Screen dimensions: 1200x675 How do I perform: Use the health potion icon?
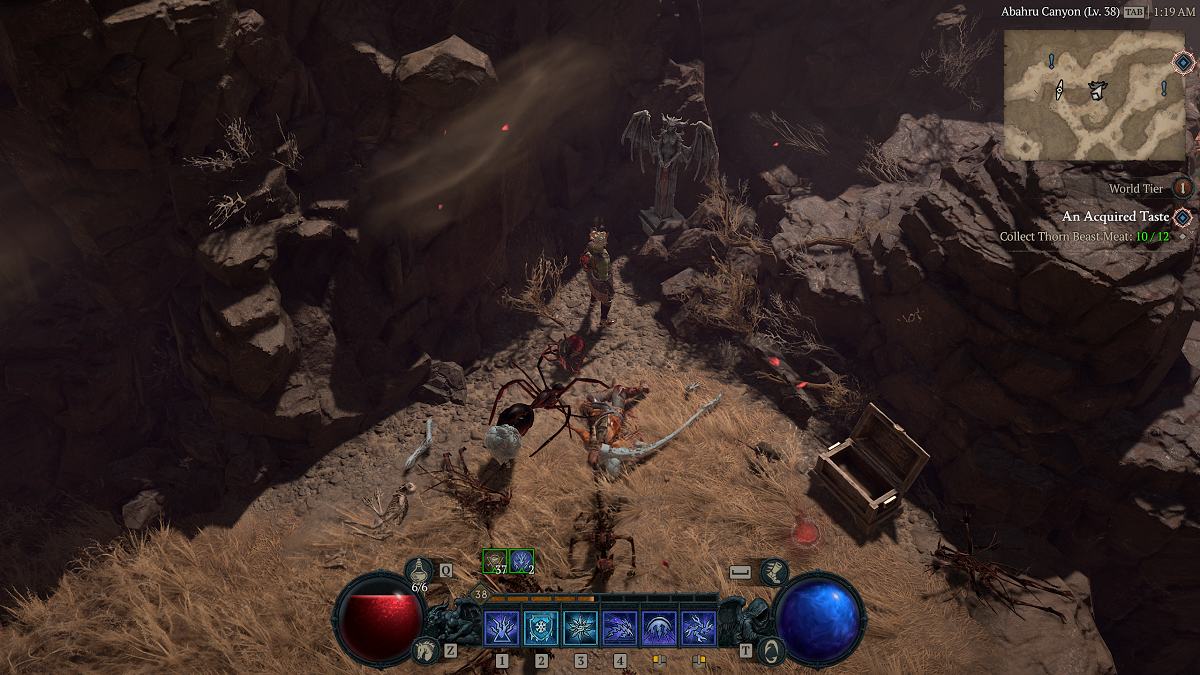(420, 572)
